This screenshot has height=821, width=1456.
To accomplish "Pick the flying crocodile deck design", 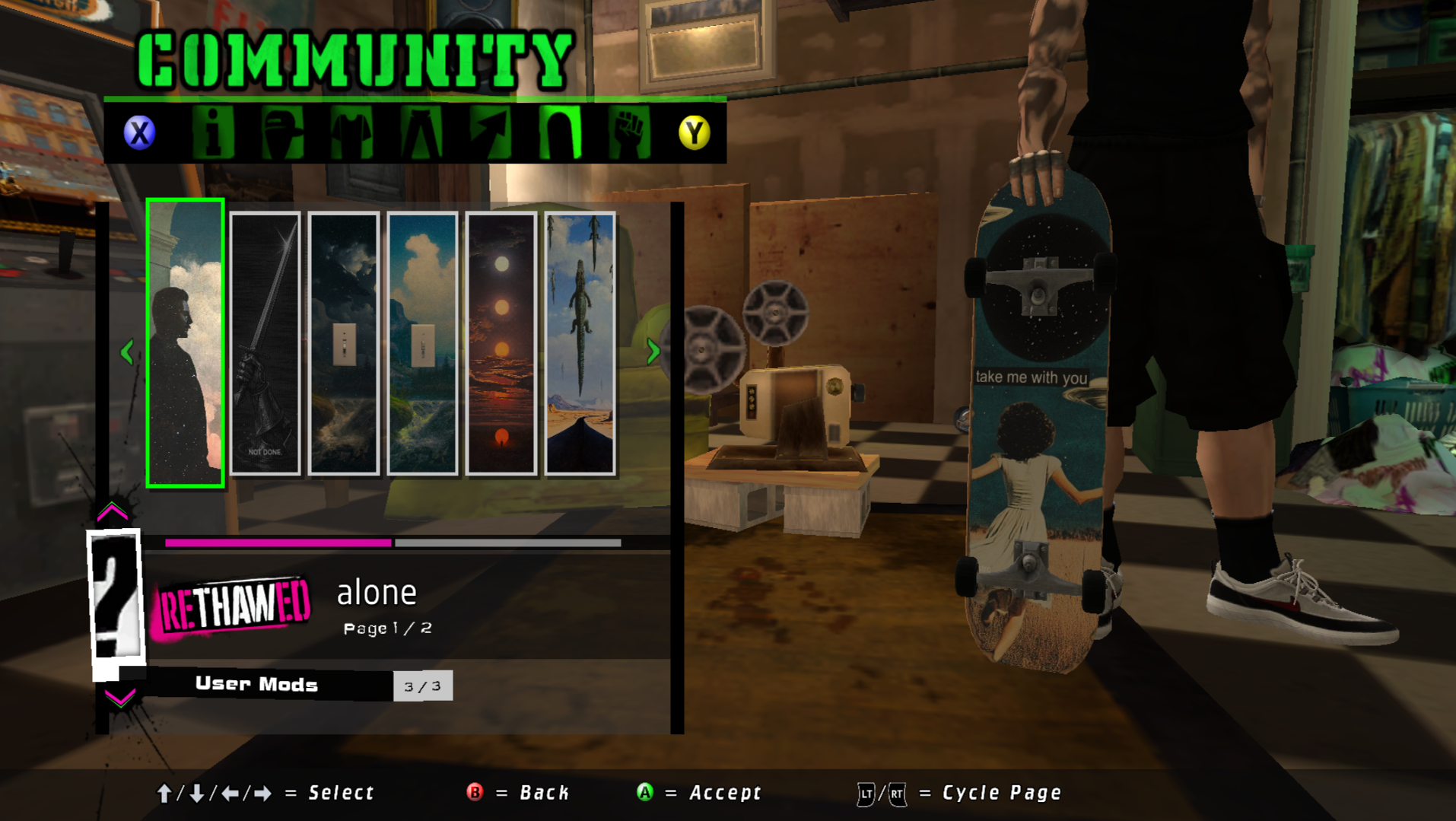I will pos(580,343).
